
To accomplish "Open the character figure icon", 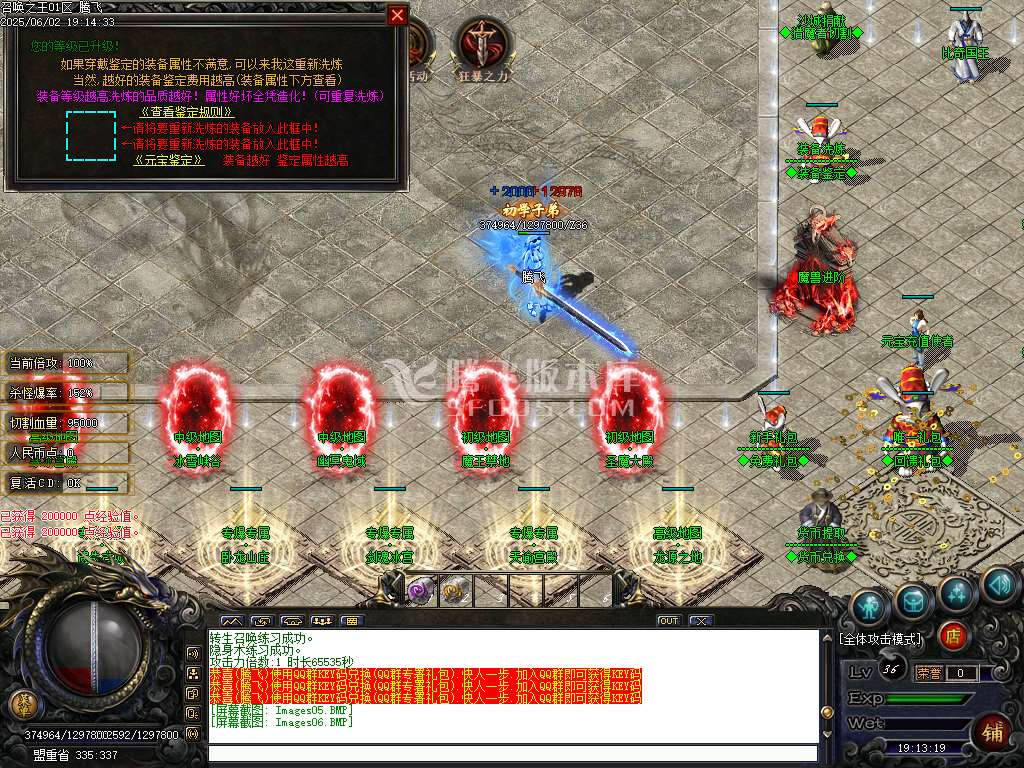I will pyautogui.click(x=870, y=602).
